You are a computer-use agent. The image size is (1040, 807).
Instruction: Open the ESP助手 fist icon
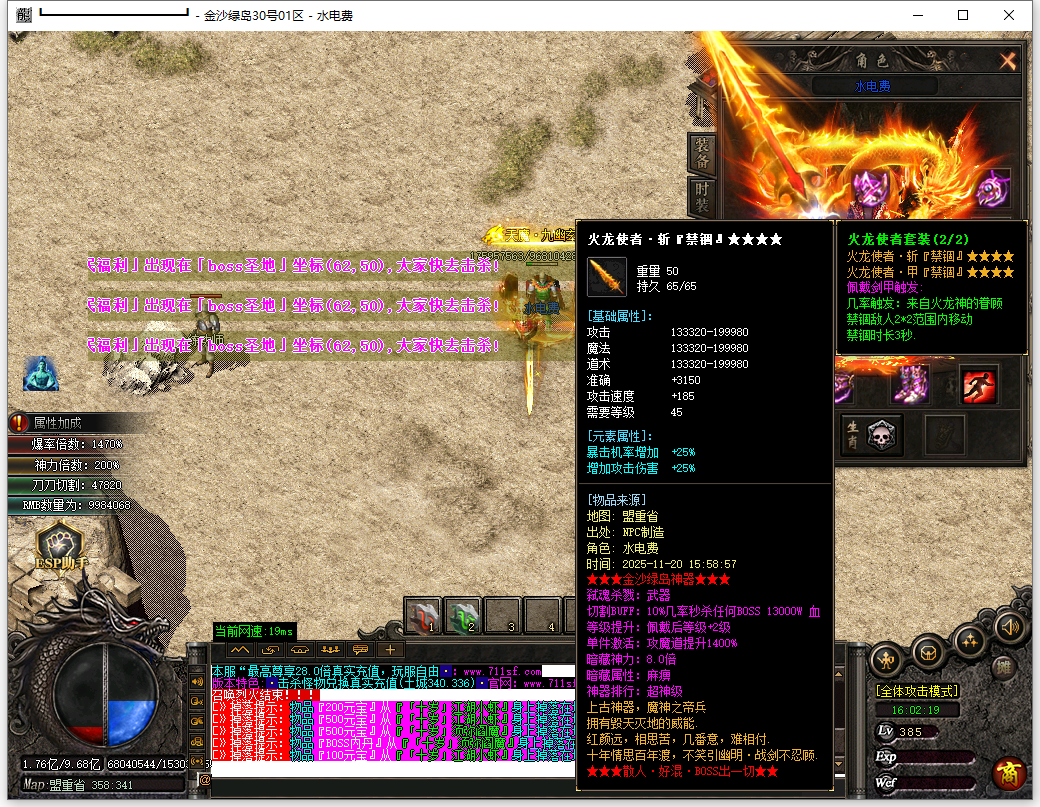pyautogui.click(x=63, y=548)
